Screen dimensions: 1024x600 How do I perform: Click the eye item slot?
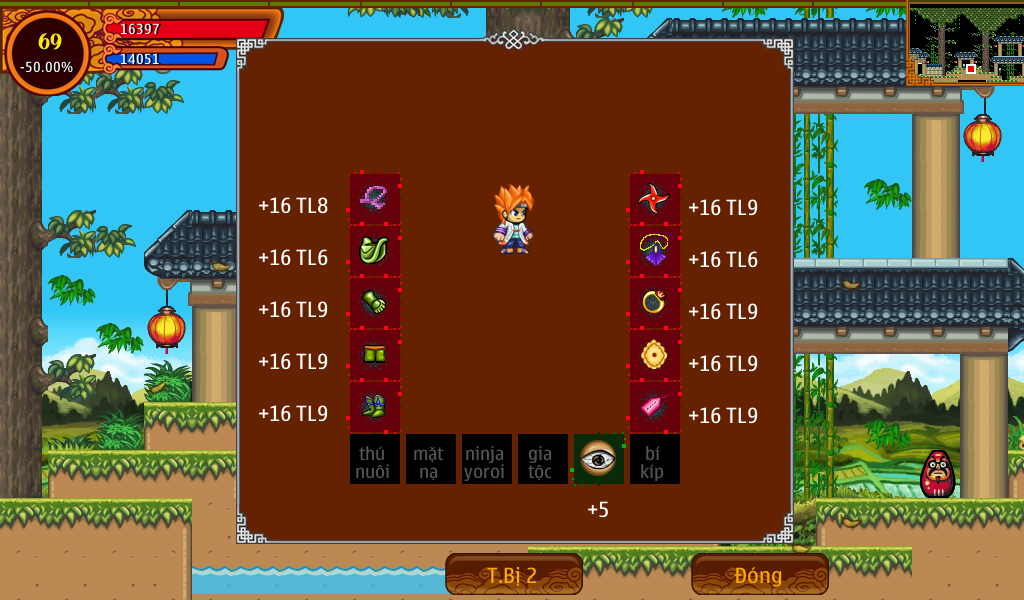(599, 459)
